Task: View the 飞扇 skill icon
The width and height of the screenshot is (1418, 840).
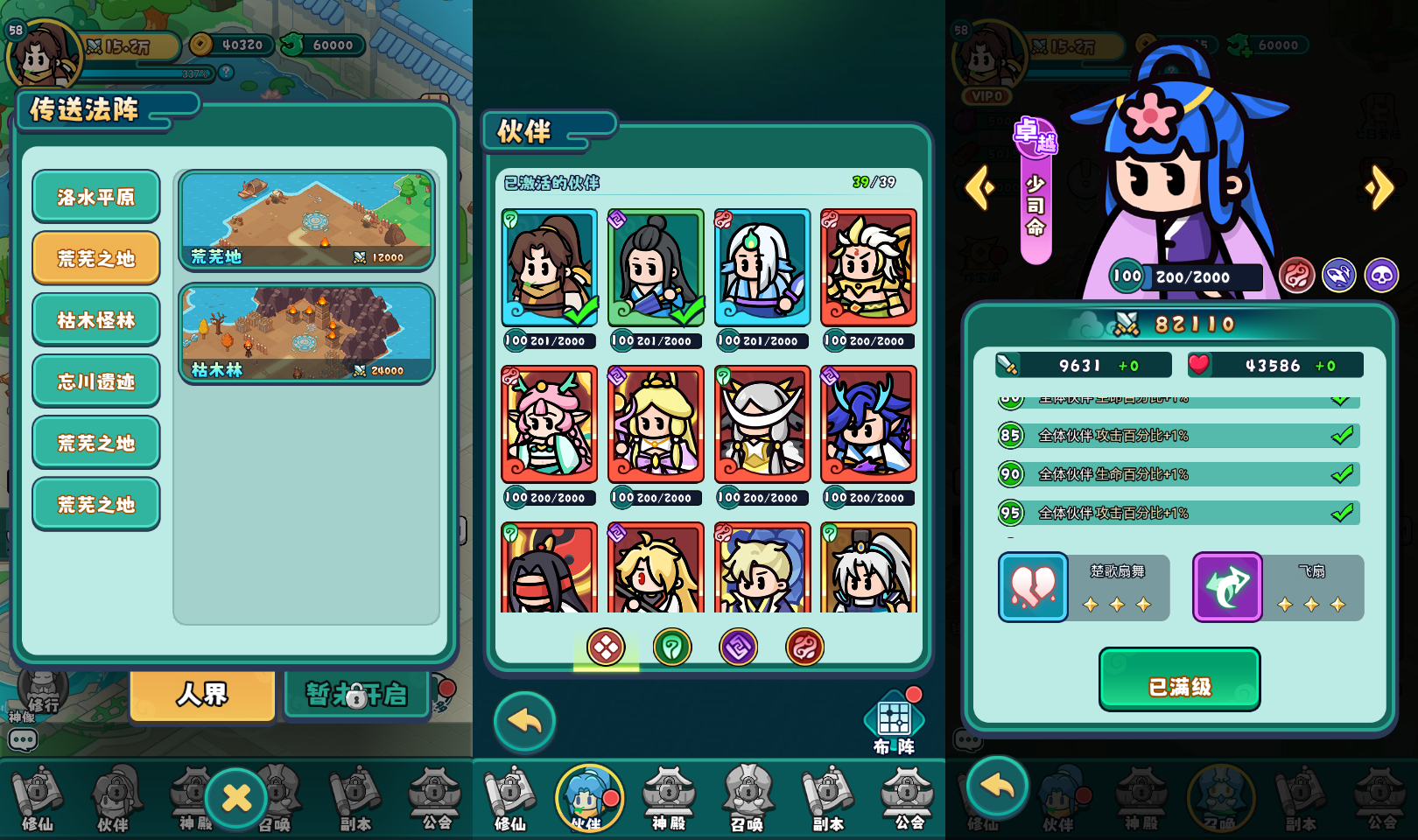Action: 1227,587
